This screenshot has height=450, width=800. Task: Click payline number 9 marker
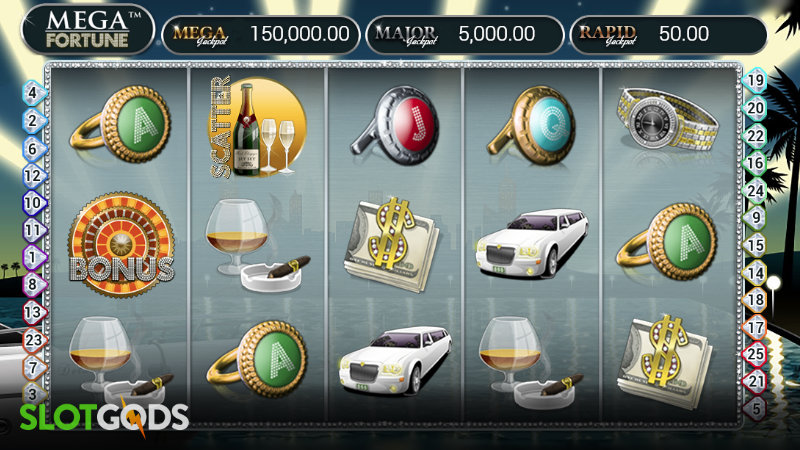pyautogui.click(x=757, y=217)
